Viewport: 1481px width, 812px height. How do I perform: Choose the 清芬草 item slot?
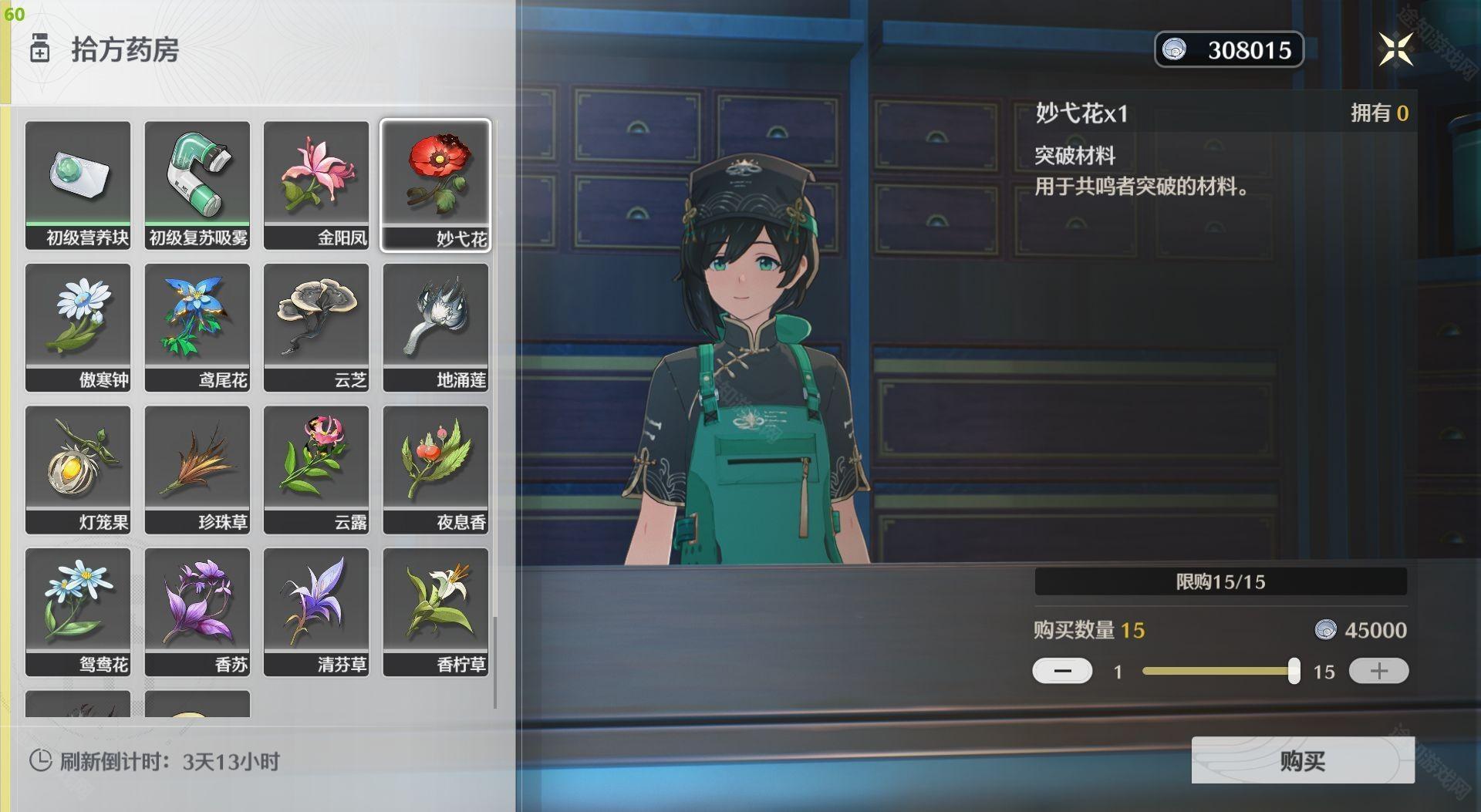point(316,612)
